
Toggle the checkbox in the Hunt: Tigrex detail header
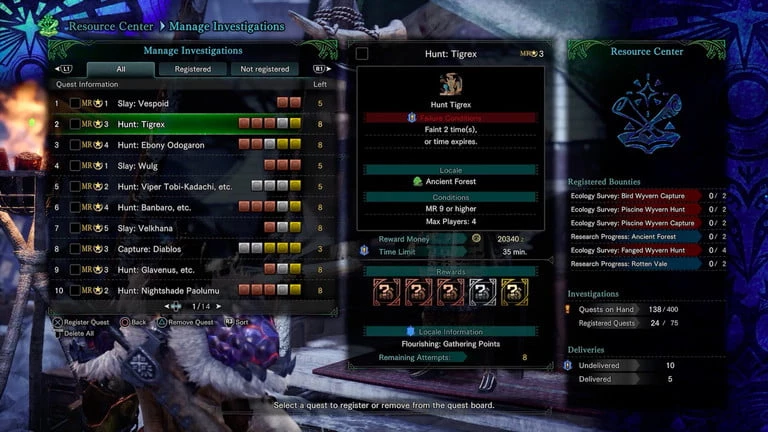pyautogui.click(x=362, y=53)
